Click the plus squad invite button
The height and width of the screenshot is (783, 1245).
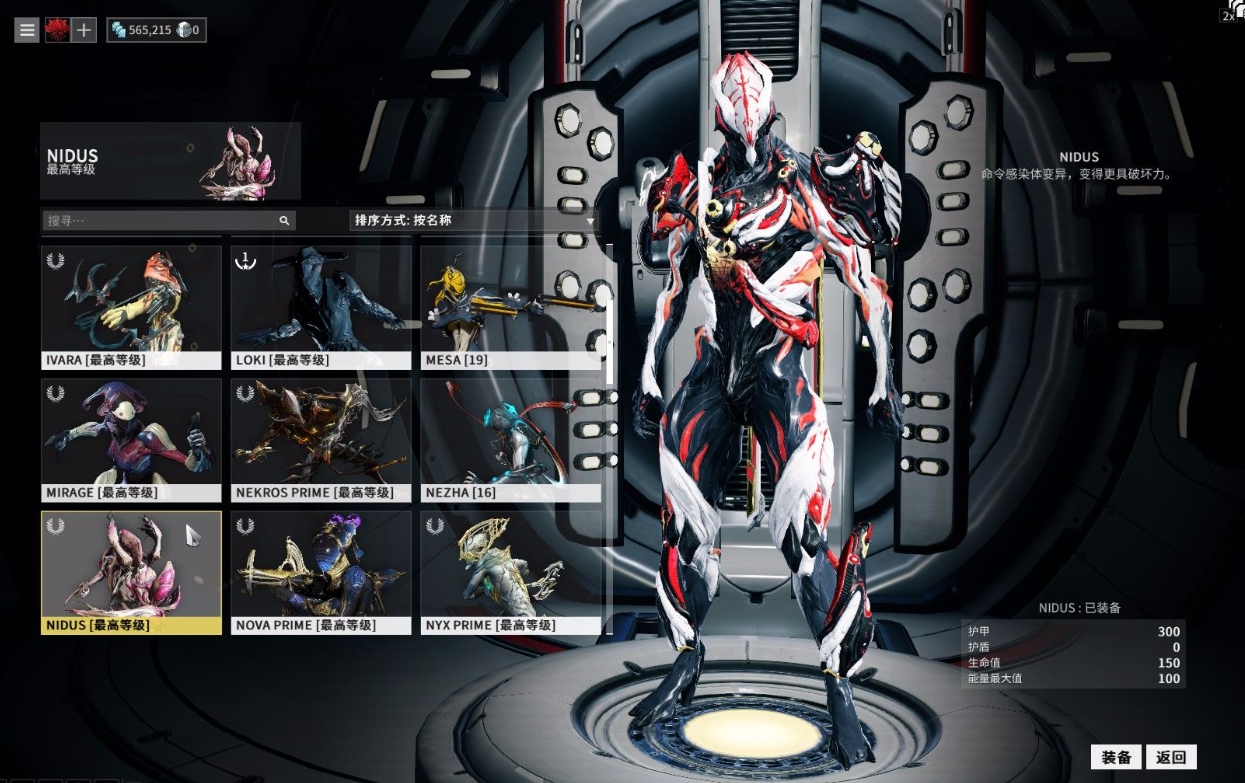coord(84,30)
